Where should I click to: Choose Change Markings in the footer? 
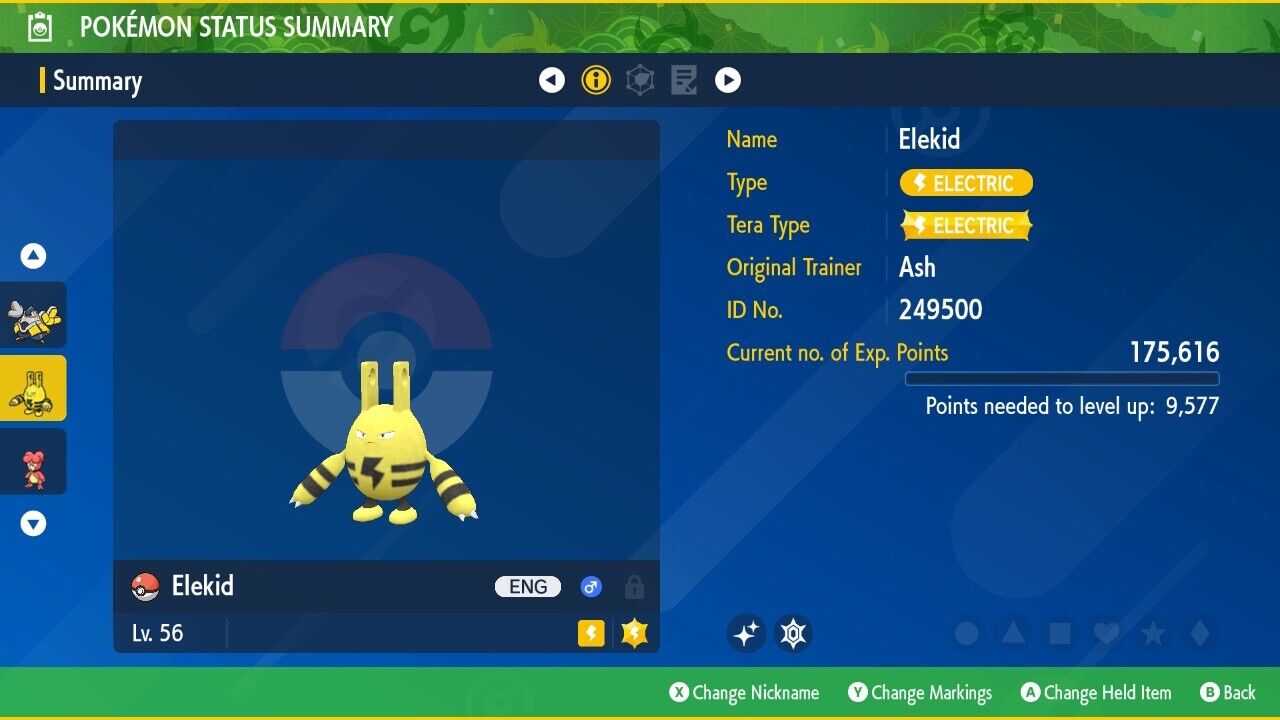[920, 692]
